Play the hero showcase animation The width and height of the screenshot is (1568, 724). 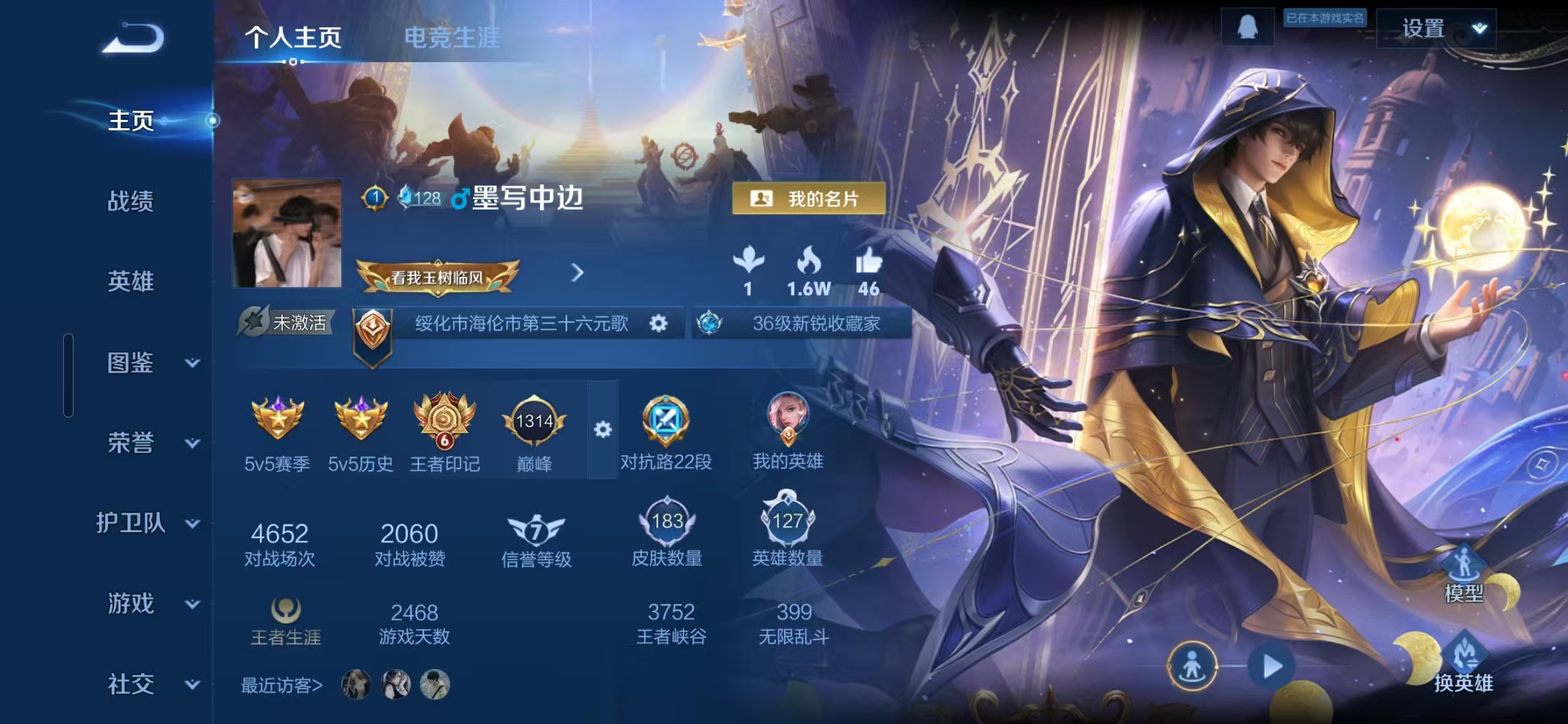pyautogui.click(x=1271, y=666)
